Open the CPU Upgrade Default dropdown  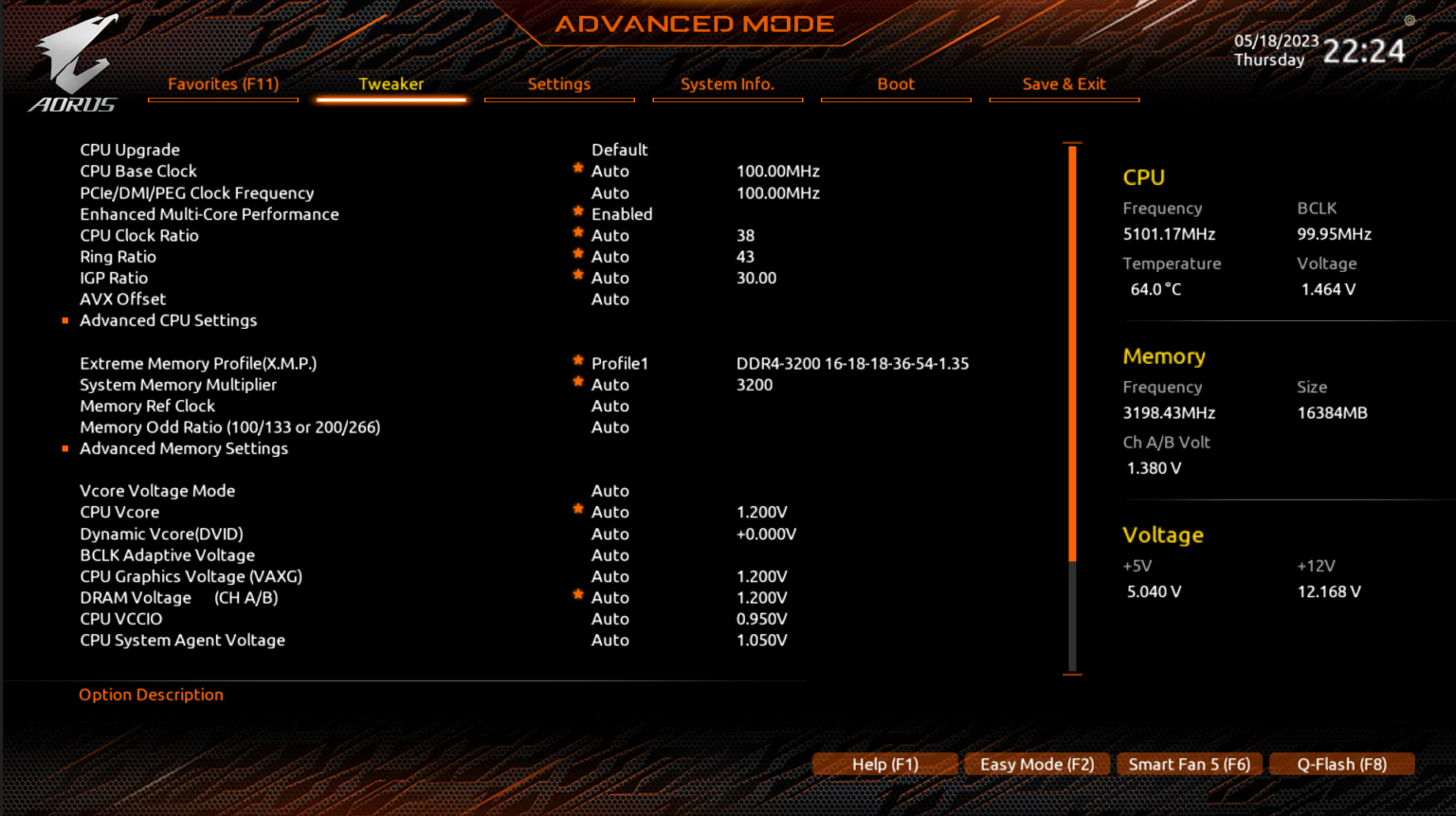point(620,150)
